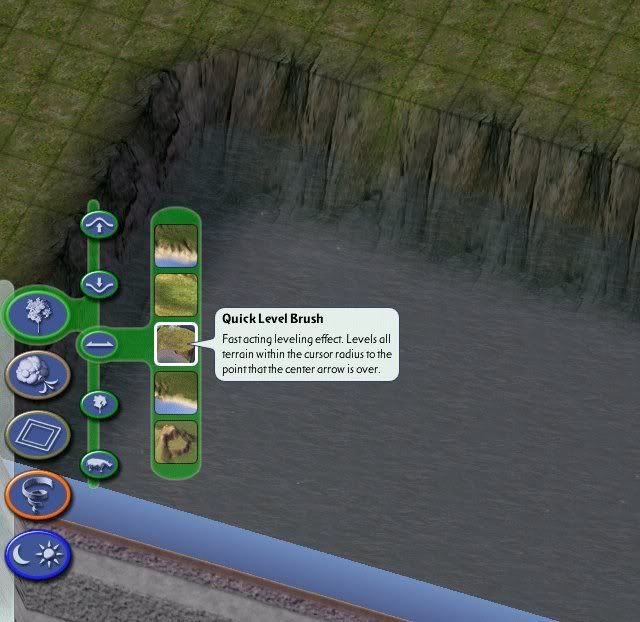
Task: Open the wind and cloud menu button
Action: (x=37, y=374)
